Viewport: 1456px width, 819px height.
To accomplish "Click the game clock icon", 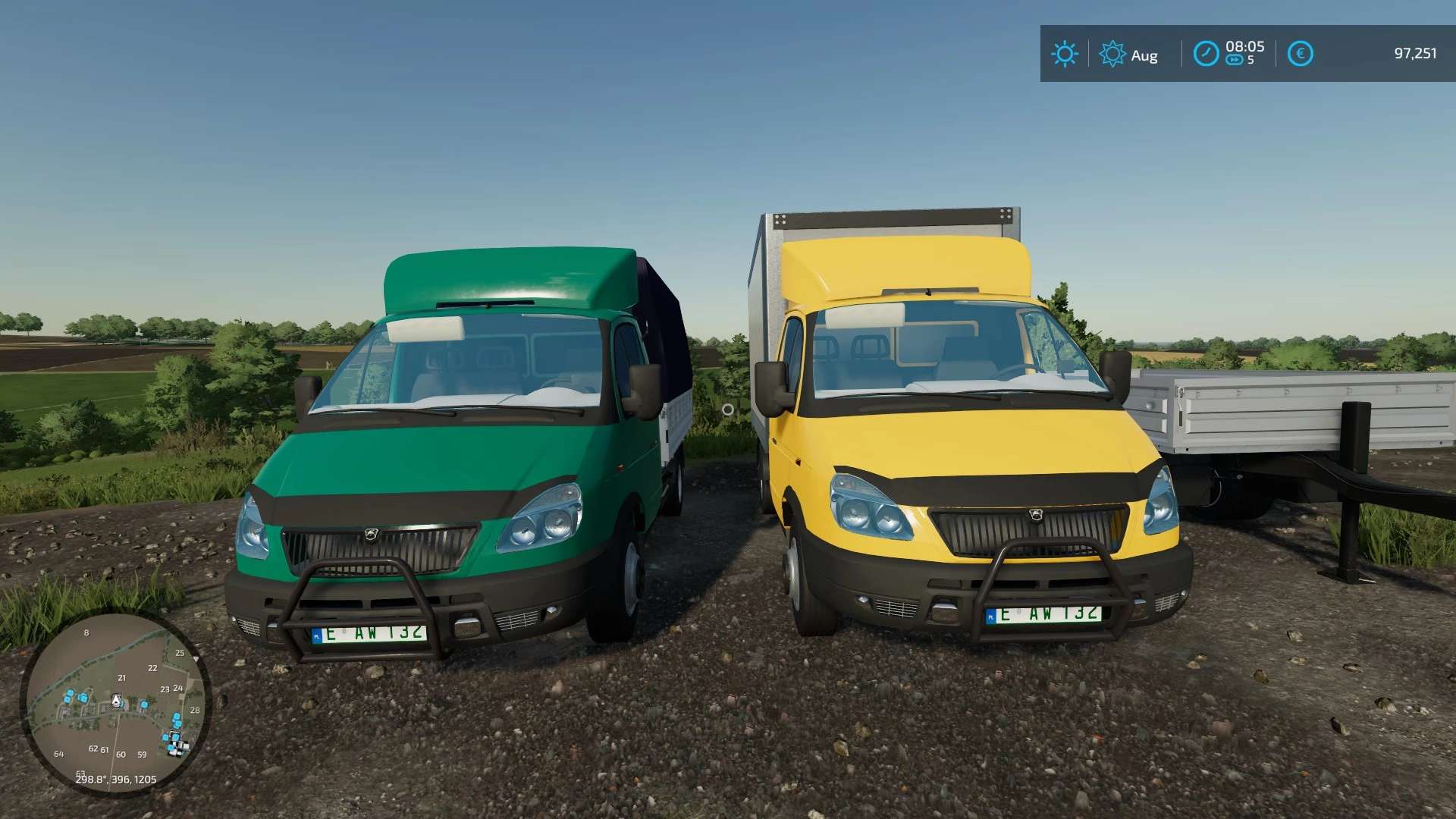I will click(x=1206, y=54).
